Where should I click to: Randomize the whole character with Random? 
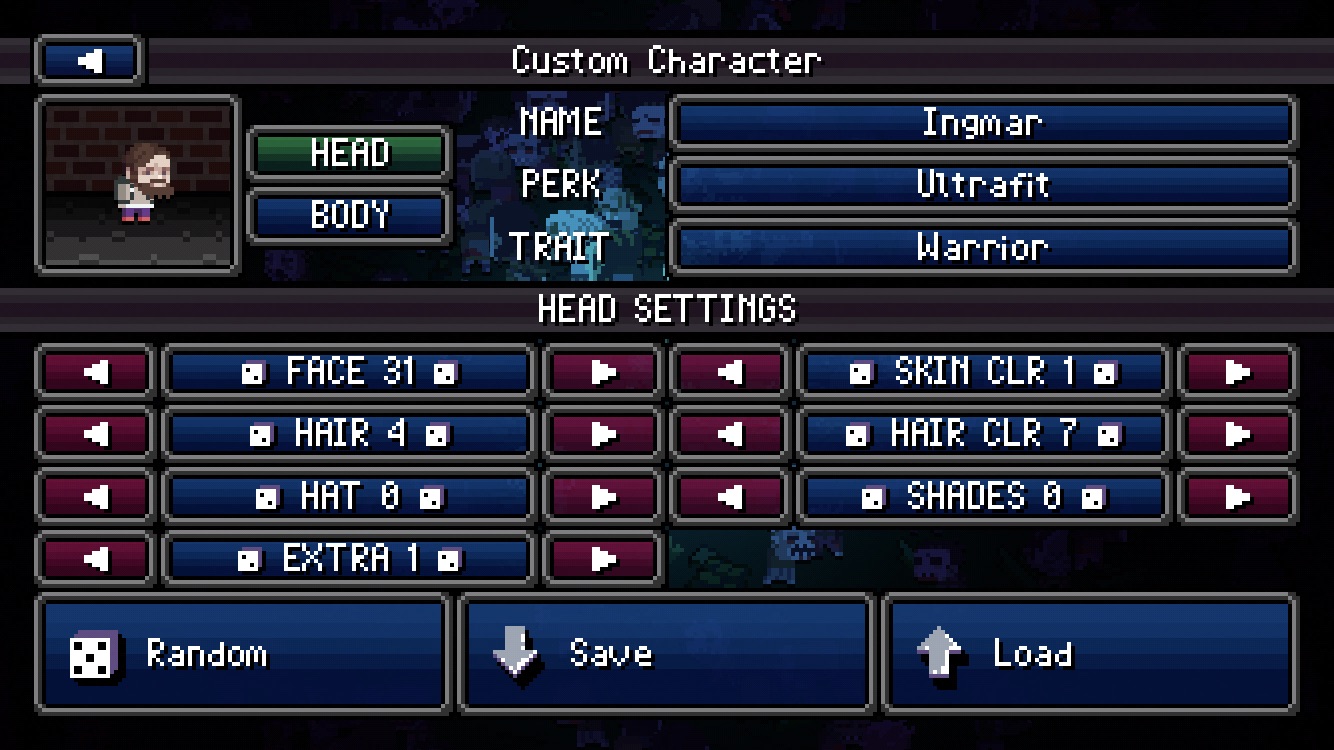(242, 654)
